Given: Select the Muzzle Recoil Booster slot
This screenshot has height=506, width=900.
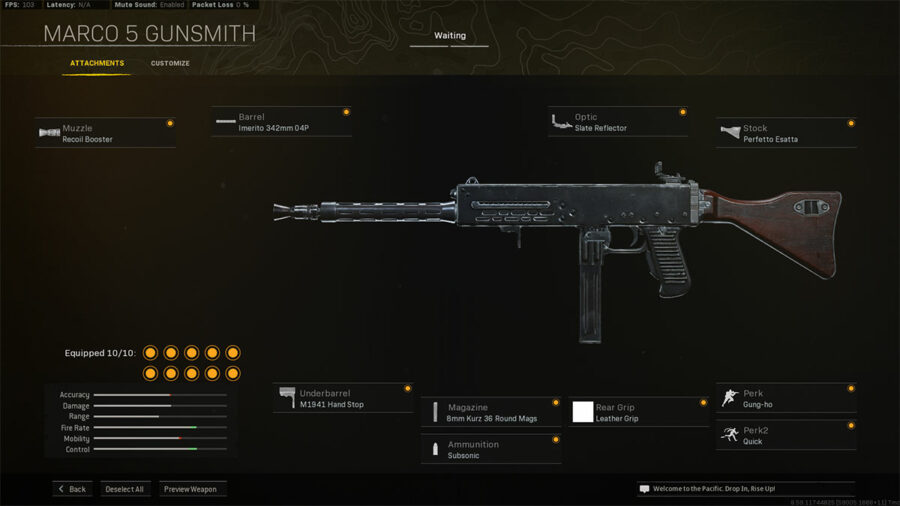Looking at the screenshot, I should click(x=105, y=133).
